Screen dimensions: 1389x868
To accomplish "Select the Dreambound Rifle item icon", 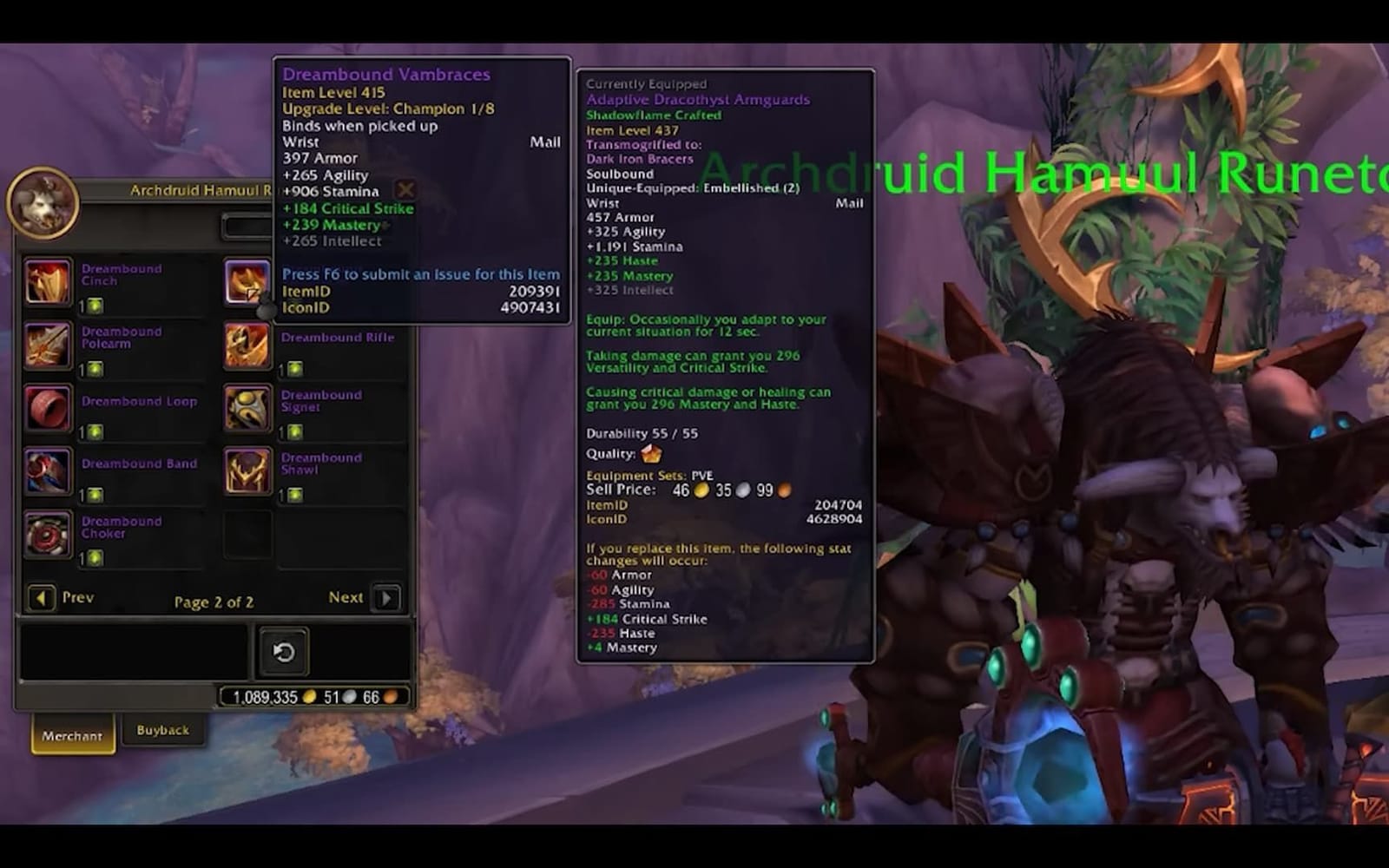I will tap(247, 345).
